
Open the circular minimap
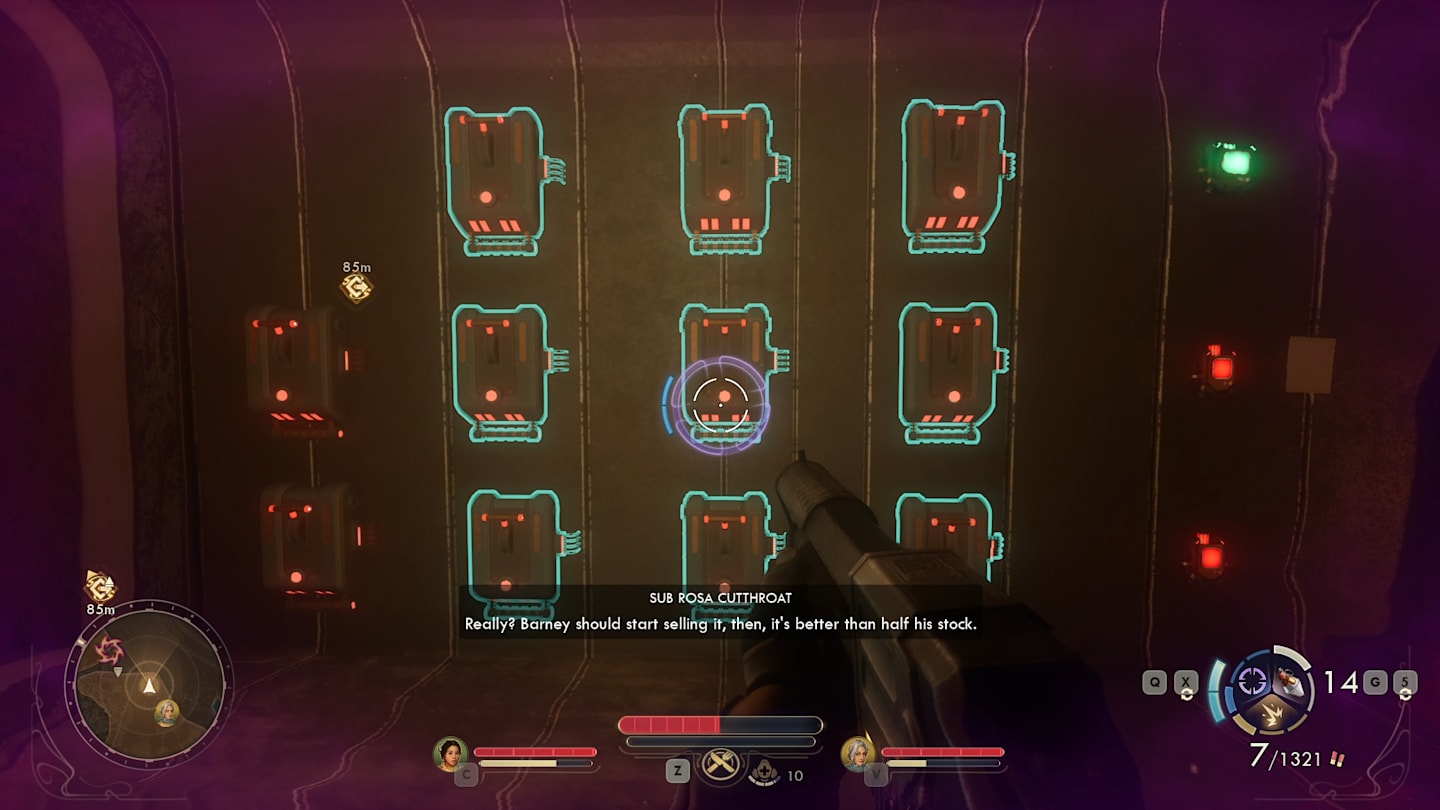[148, 683]
